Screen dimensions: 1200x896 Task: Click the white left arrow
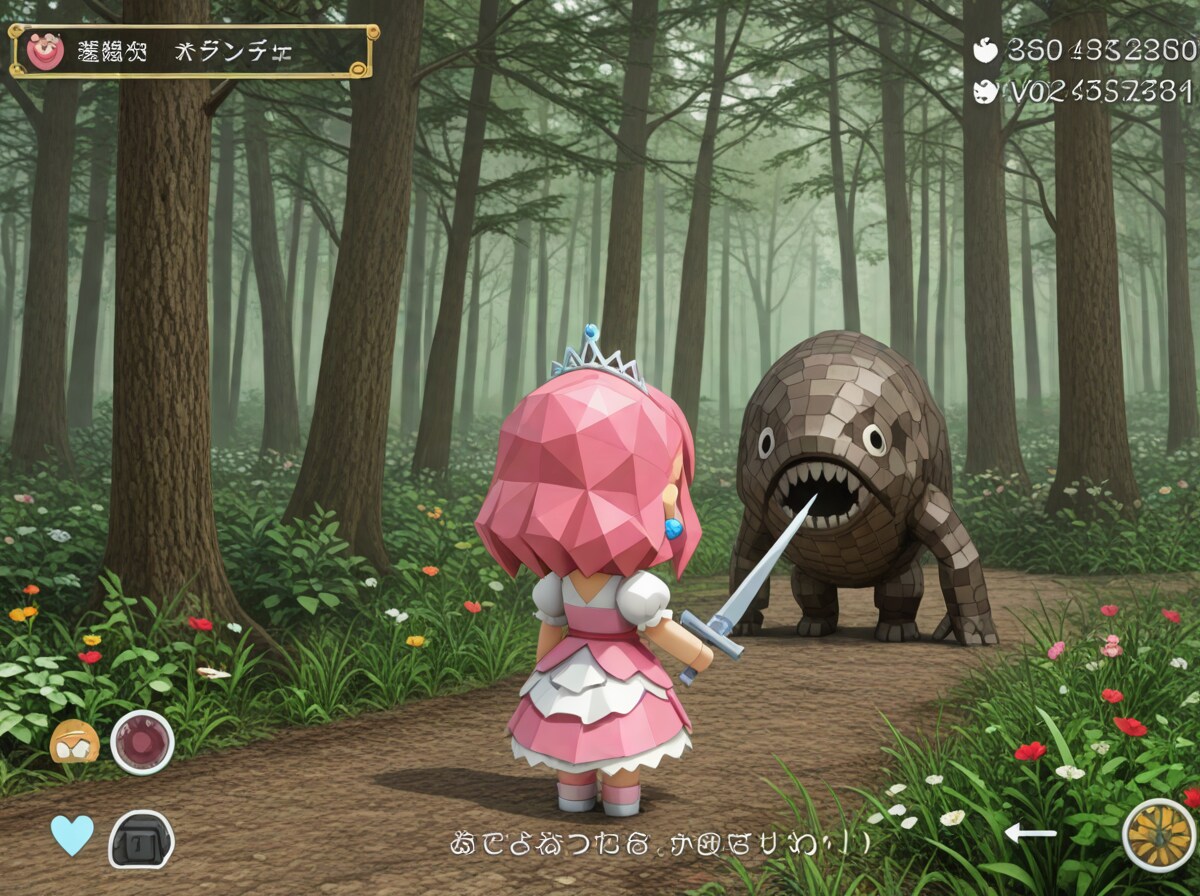click(1030, 832)
